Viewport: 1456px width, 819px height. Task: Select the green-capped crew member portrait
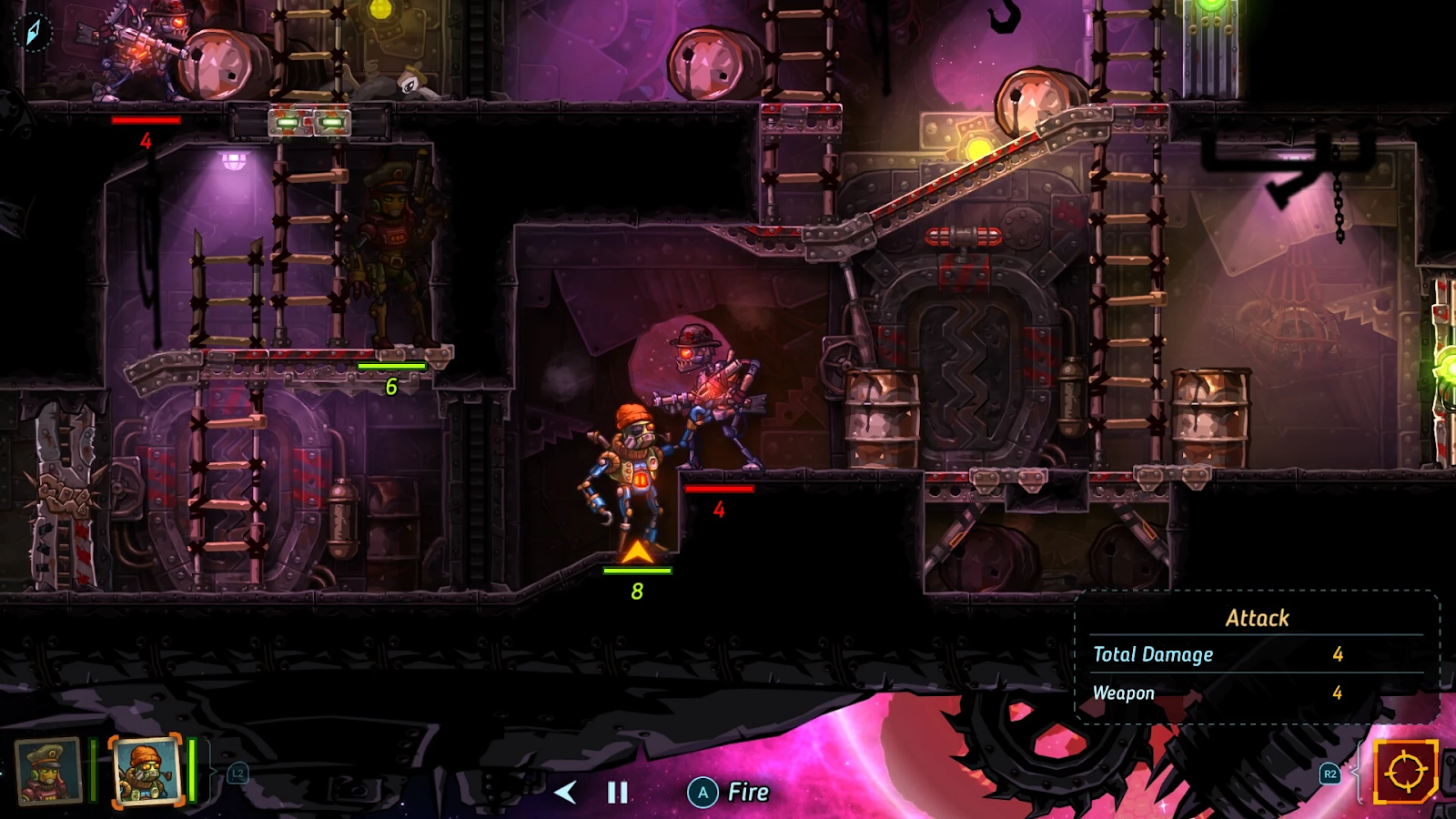coord(48,771)
